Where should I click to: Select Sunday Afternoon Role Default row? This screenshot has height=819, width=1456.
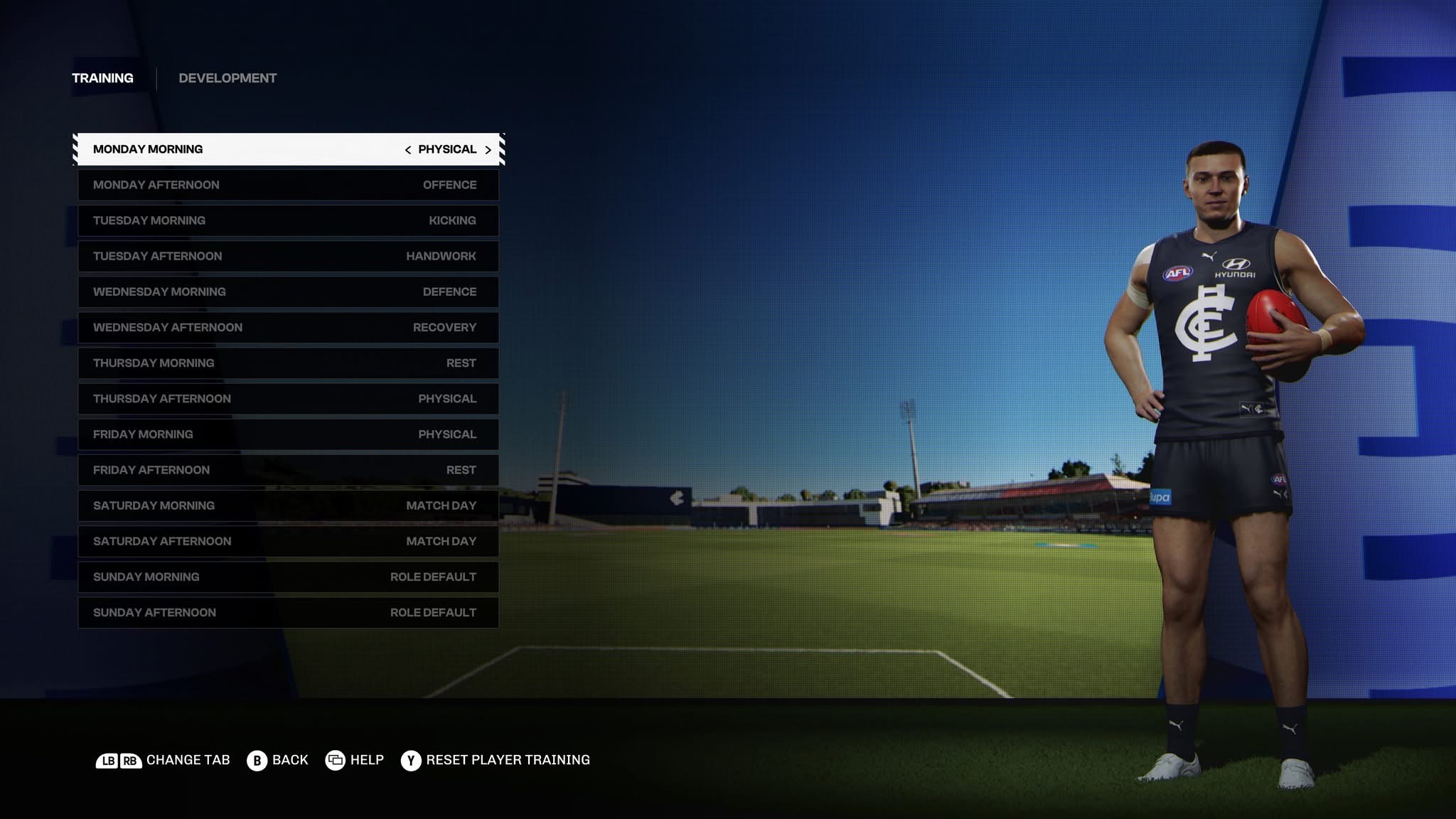tap(288, 612)
